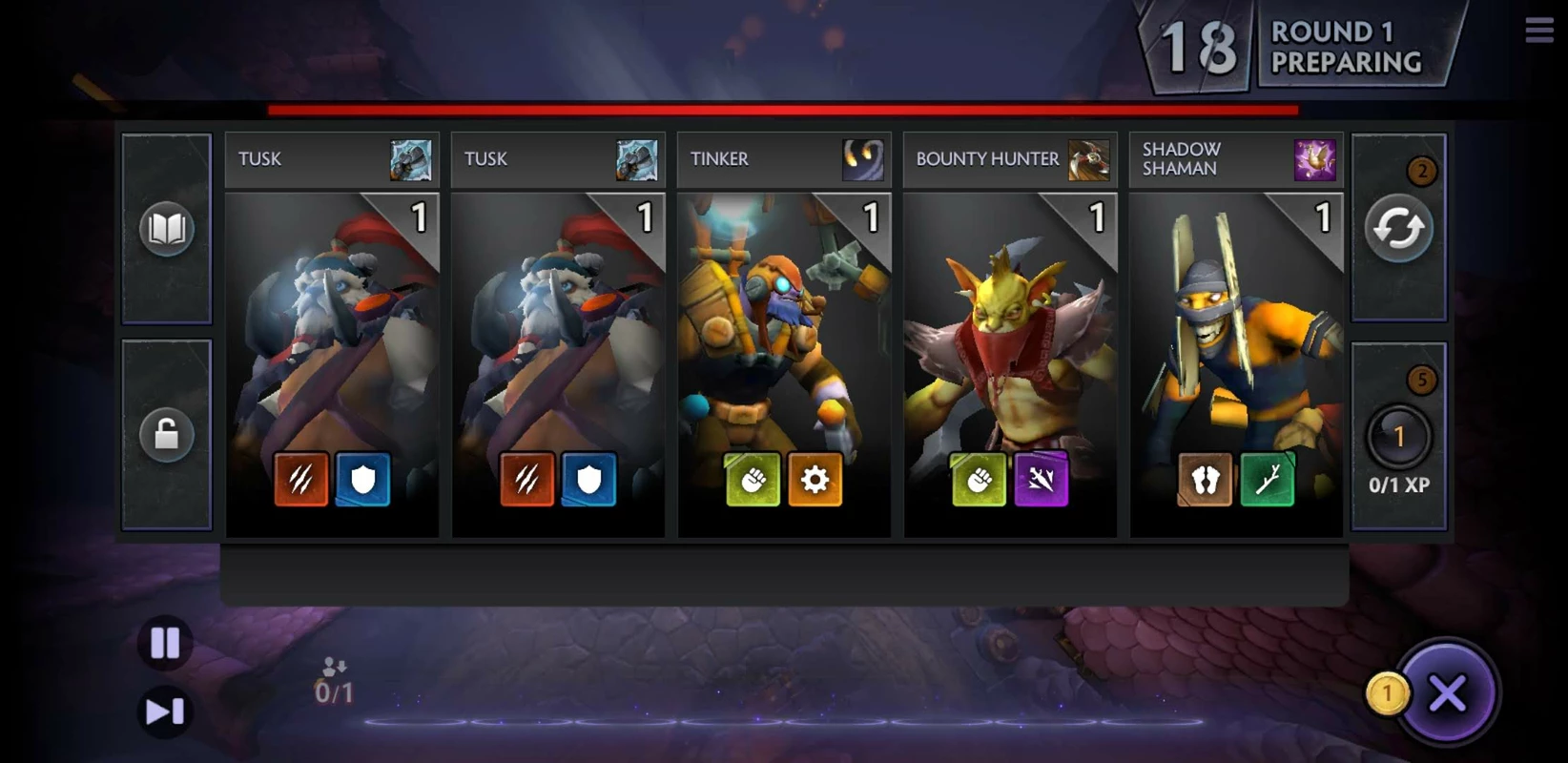Skip forward with the next-step button

pos(165,711)
